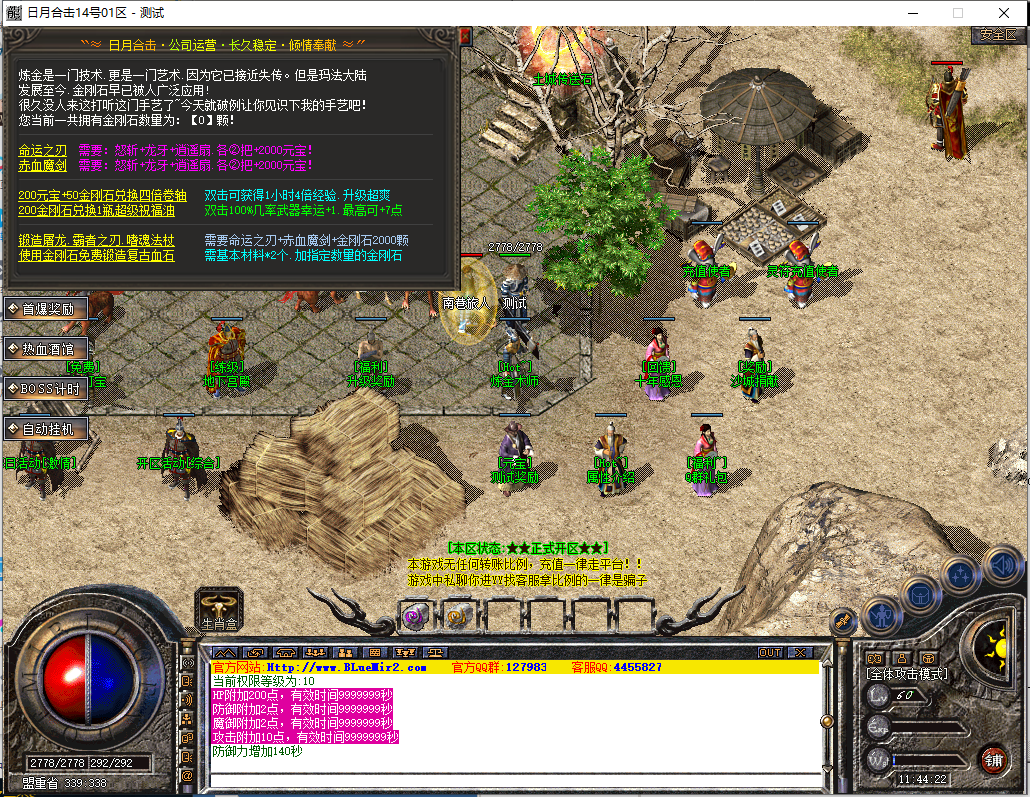Open the round 铺 shop button

pos(992,759)
